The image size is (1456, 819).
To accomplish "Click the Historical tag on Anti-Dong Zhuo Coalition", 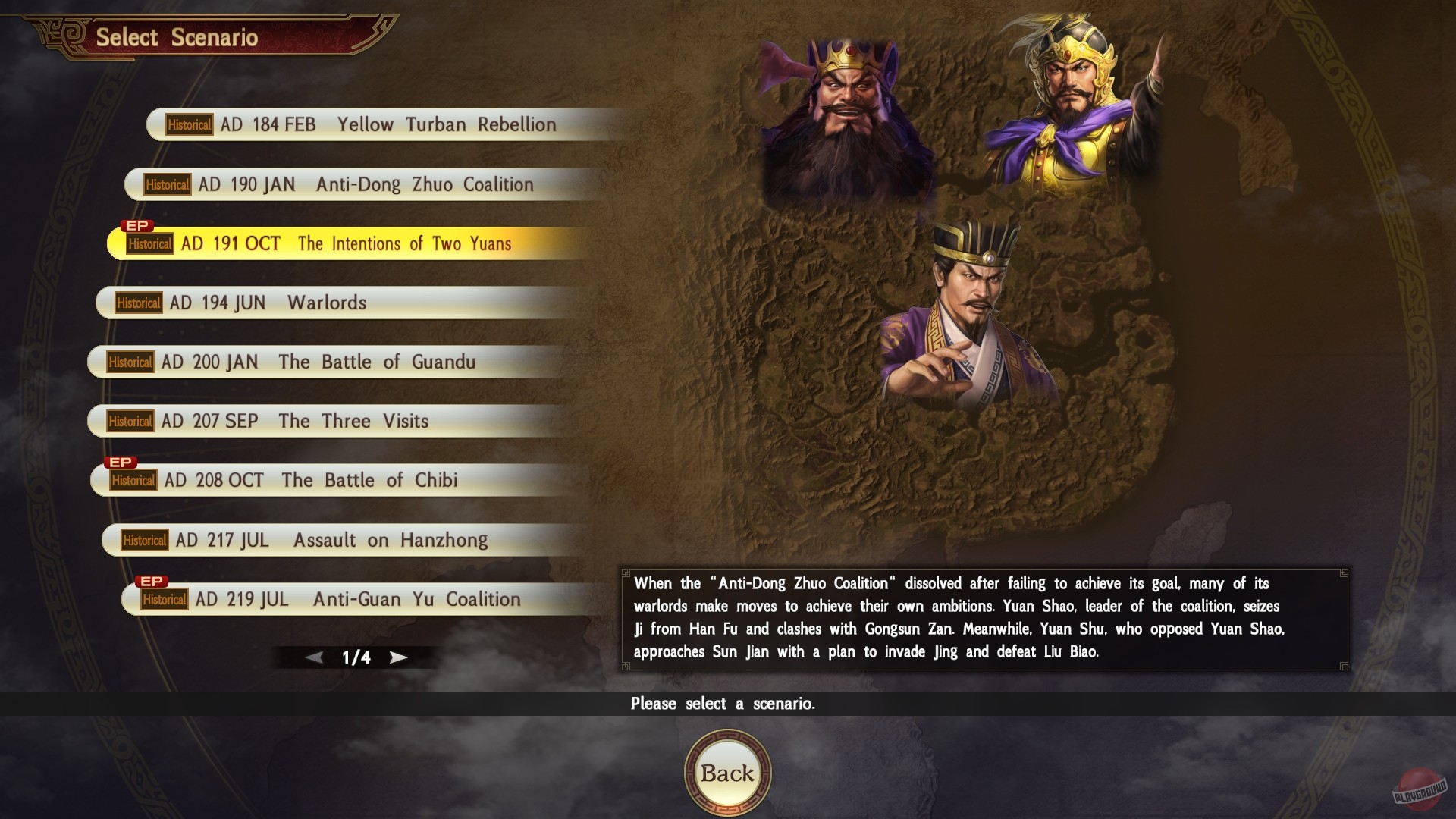I will tap(166, 184).
